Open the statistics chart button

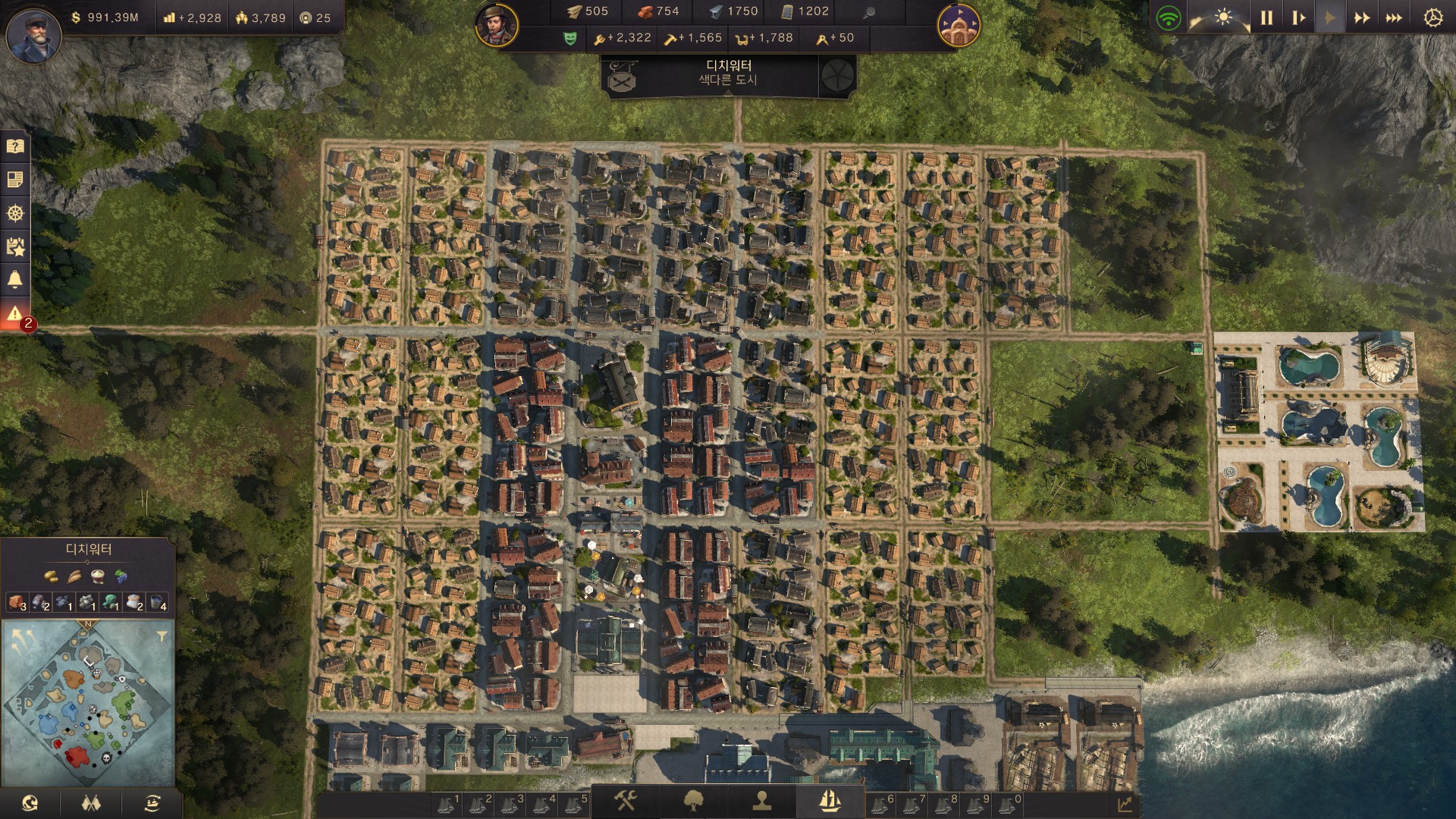tap(1125, 804)
